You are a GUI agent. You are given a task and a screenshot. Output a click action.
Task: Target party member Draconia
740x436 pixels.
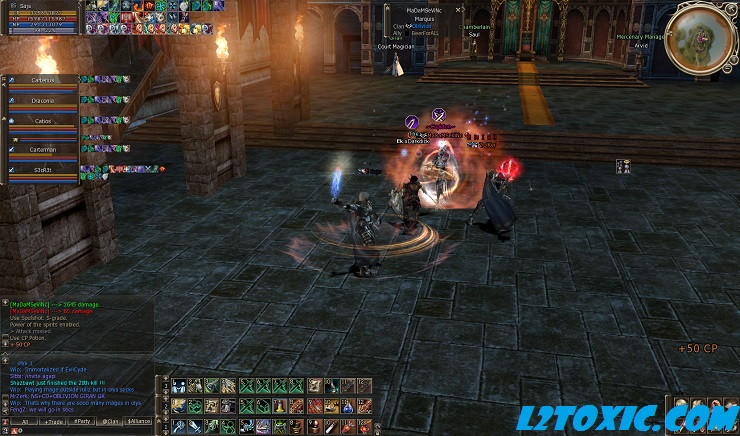[x=42, y=101]
